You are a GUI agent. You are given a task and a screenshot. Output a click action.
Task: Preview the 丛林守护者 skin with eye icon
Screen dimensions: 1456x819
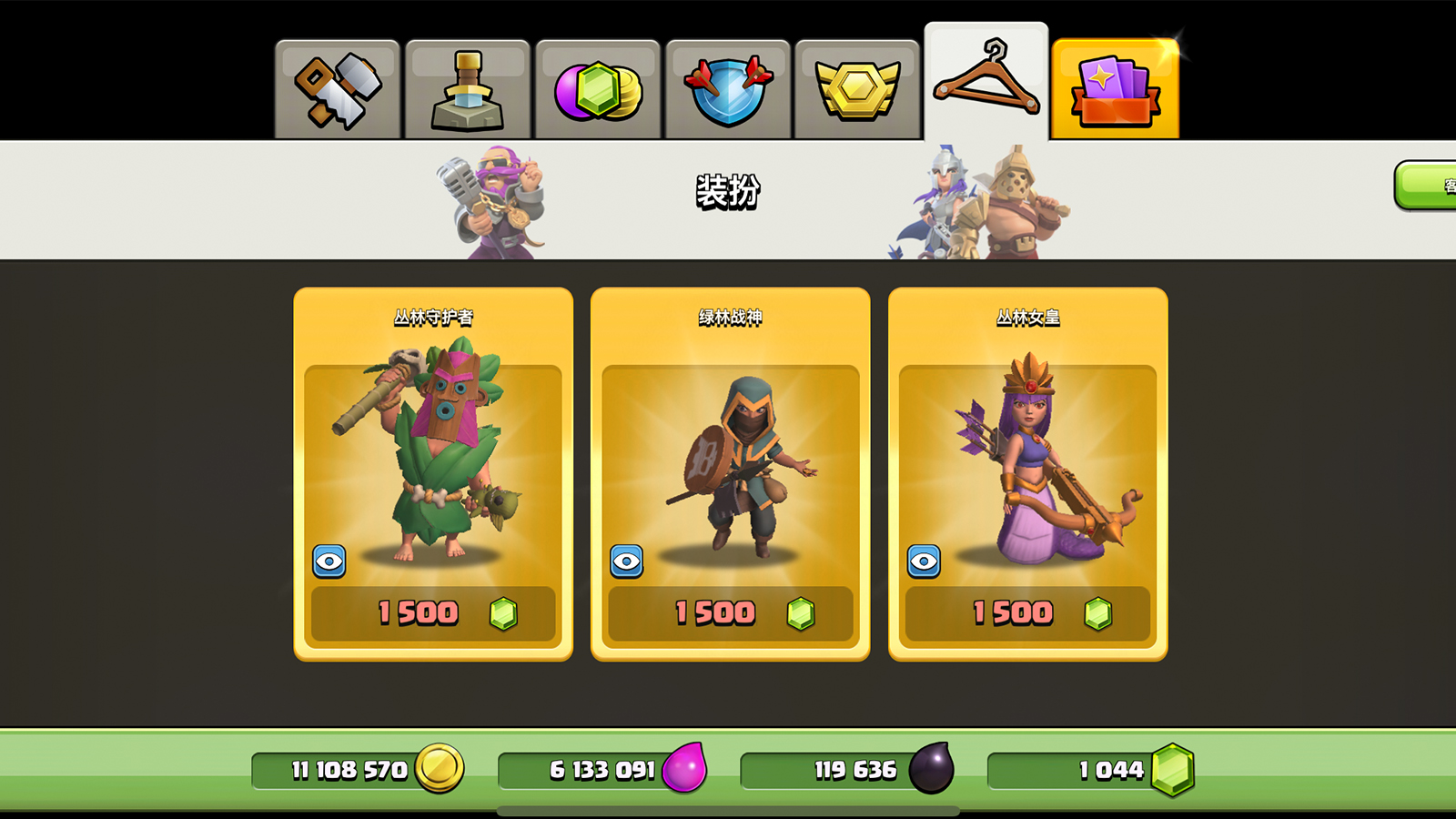click(329, 561)
